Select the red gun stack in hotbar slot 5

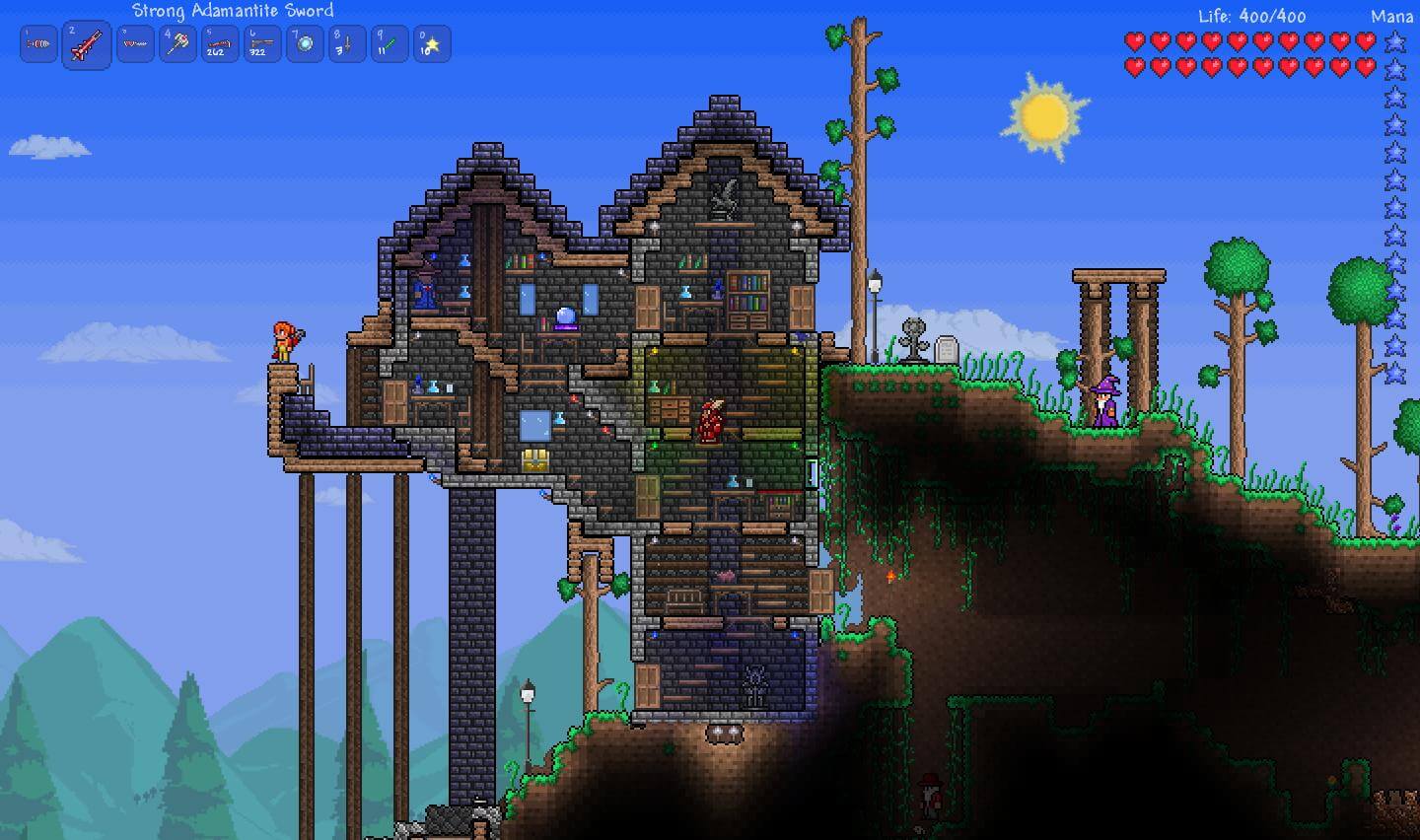click(x=220, y=43)
